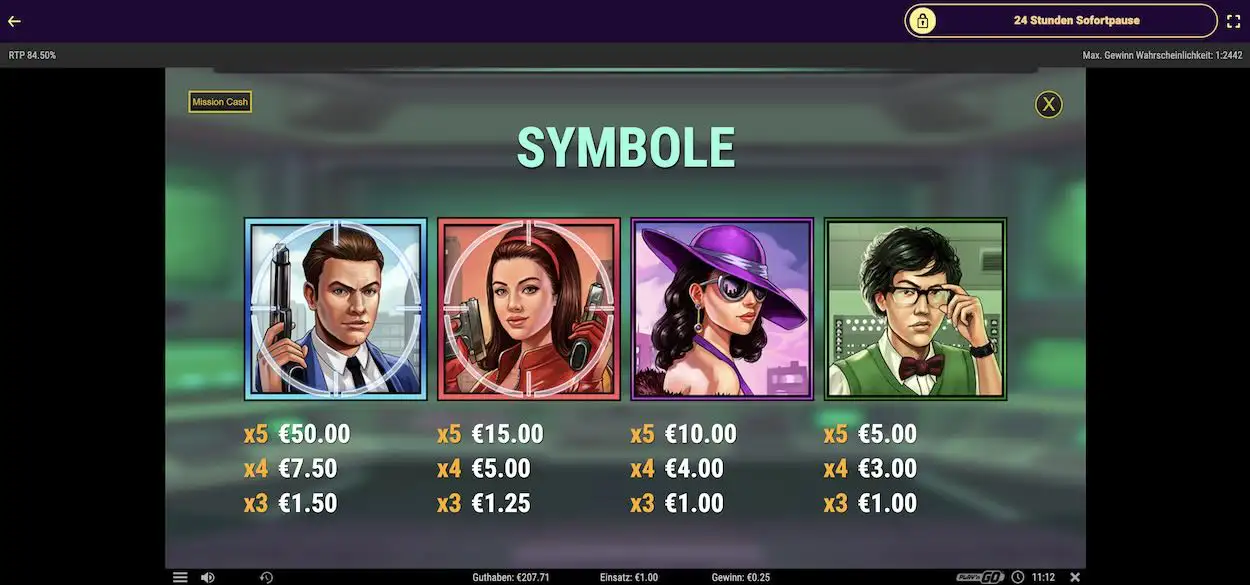This screenshot has height=585, width=1250.
Task: Open the hamburger menu in the bottom bar
Action: [x=180, y=577]
